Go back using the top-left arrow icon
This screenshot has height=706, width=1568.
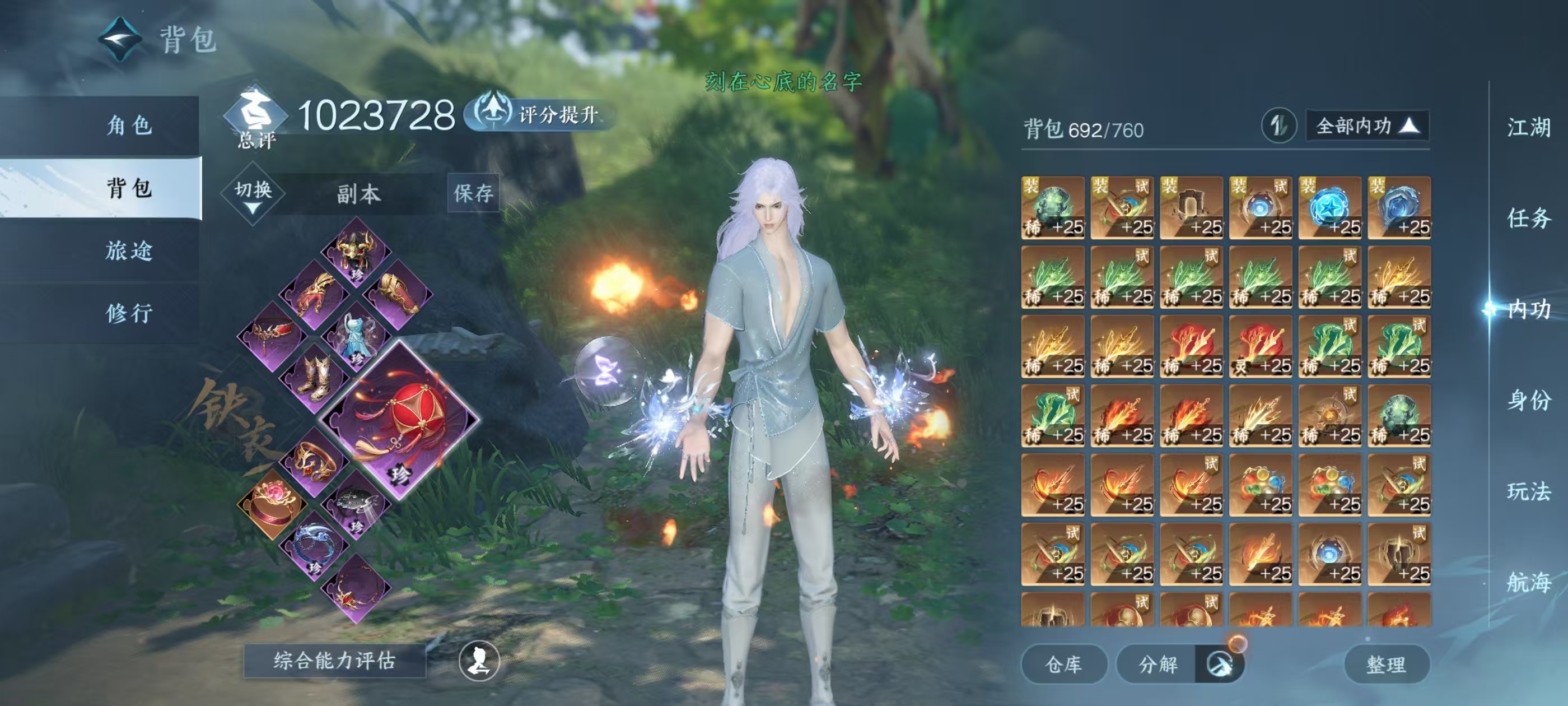(x=120, y=39)
